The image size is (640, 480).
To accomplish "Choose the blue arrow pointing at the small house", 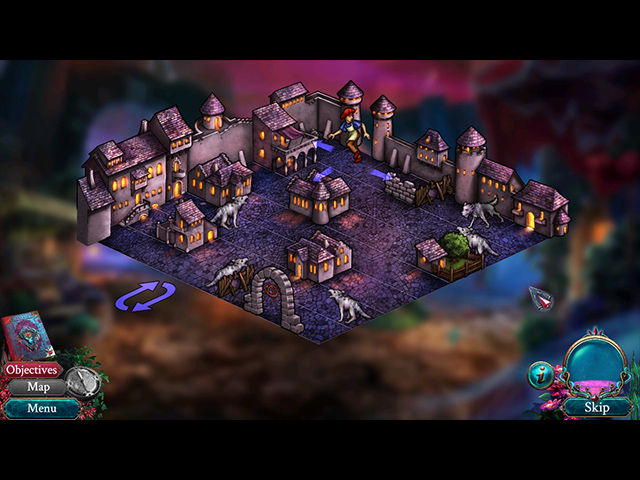I will pyautogui.click(x=322, y=174).
